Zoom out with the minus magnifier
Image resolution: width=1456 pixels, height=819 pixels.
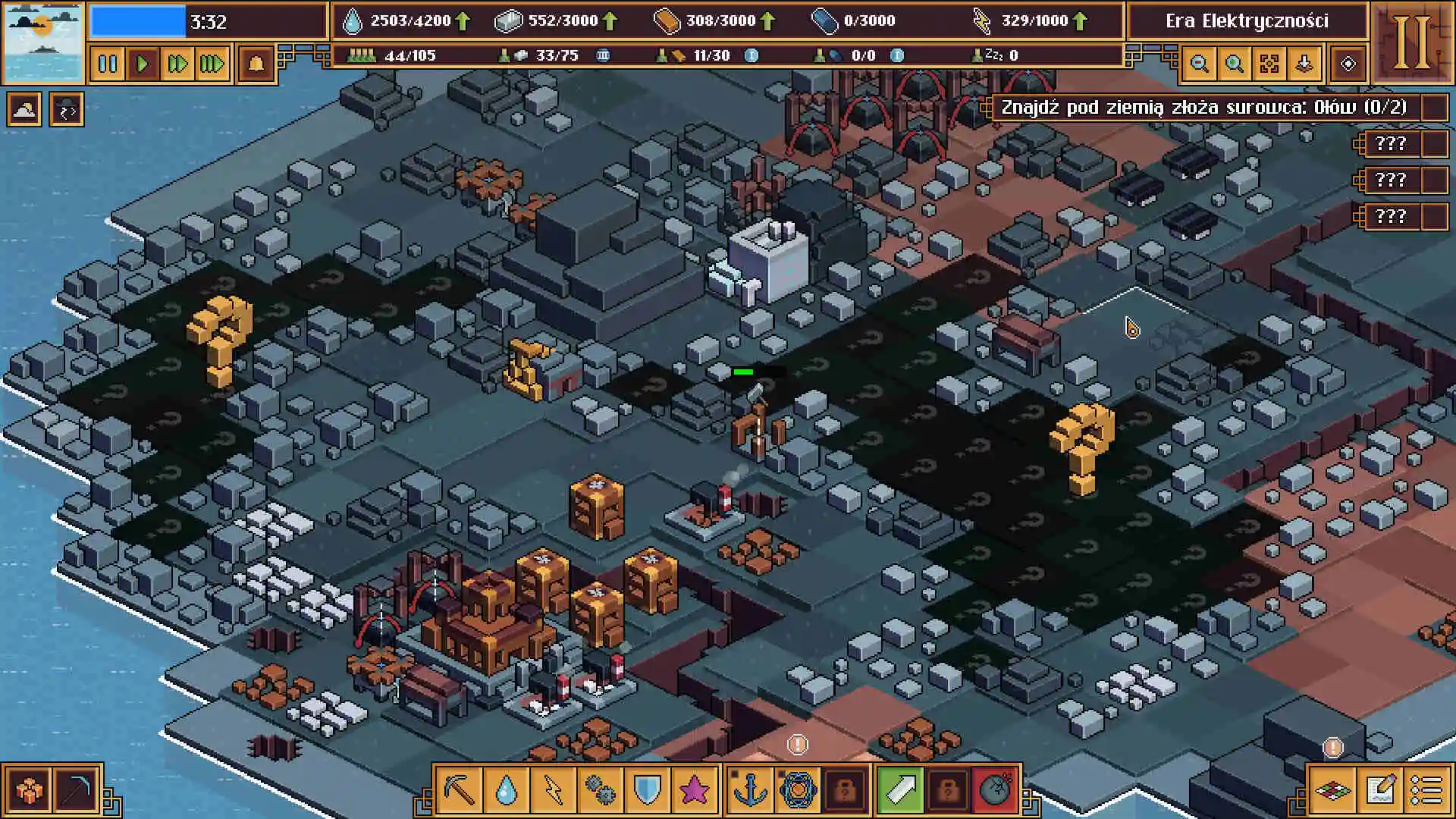(x=1199, y=64)
